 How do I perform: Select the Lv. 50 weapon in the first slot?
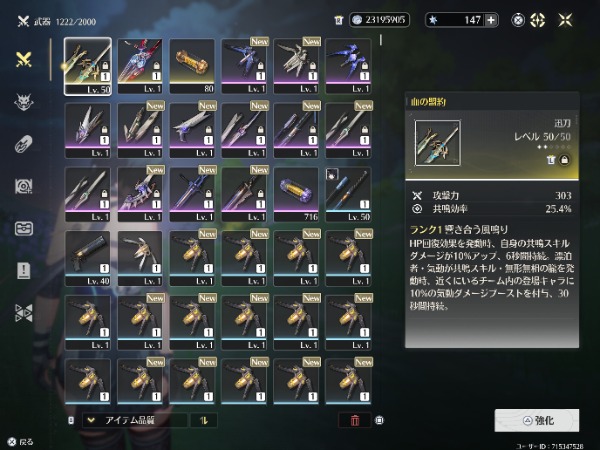(x=88, y=66)
